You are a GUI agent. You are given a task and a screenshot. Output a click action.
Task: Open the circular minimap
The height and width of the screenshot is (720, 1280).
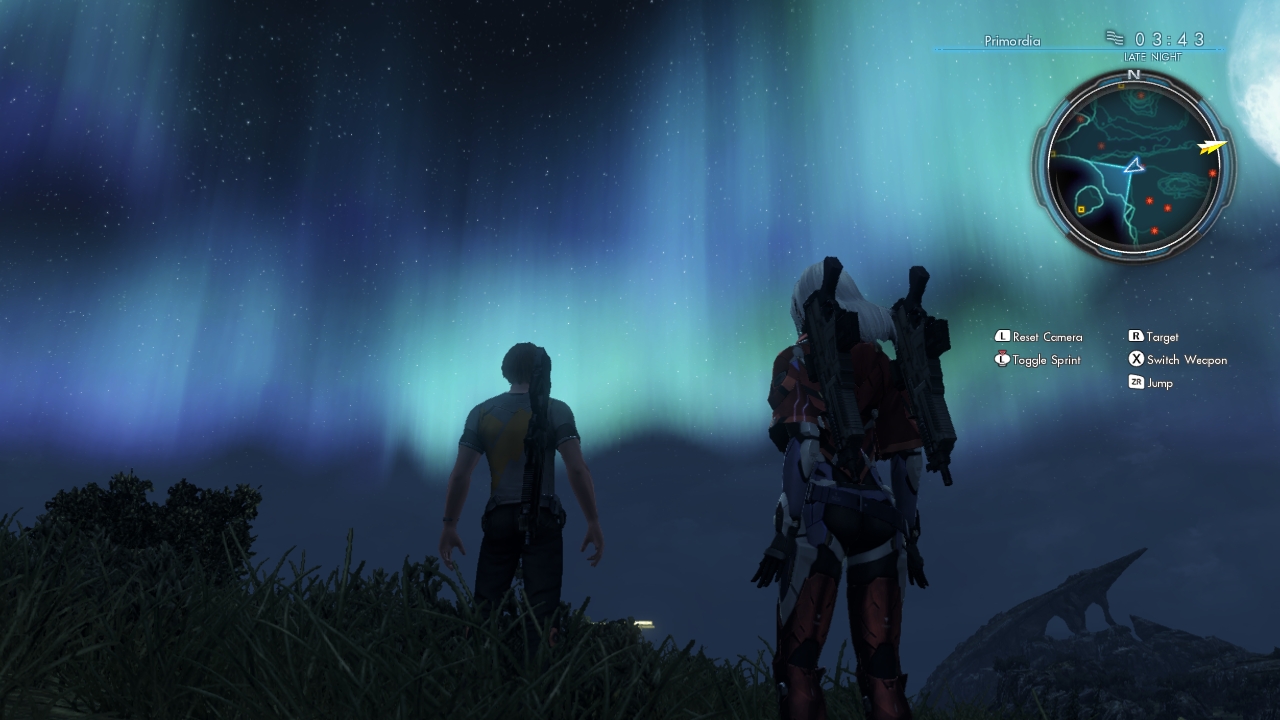click(x=1134, y=168)
